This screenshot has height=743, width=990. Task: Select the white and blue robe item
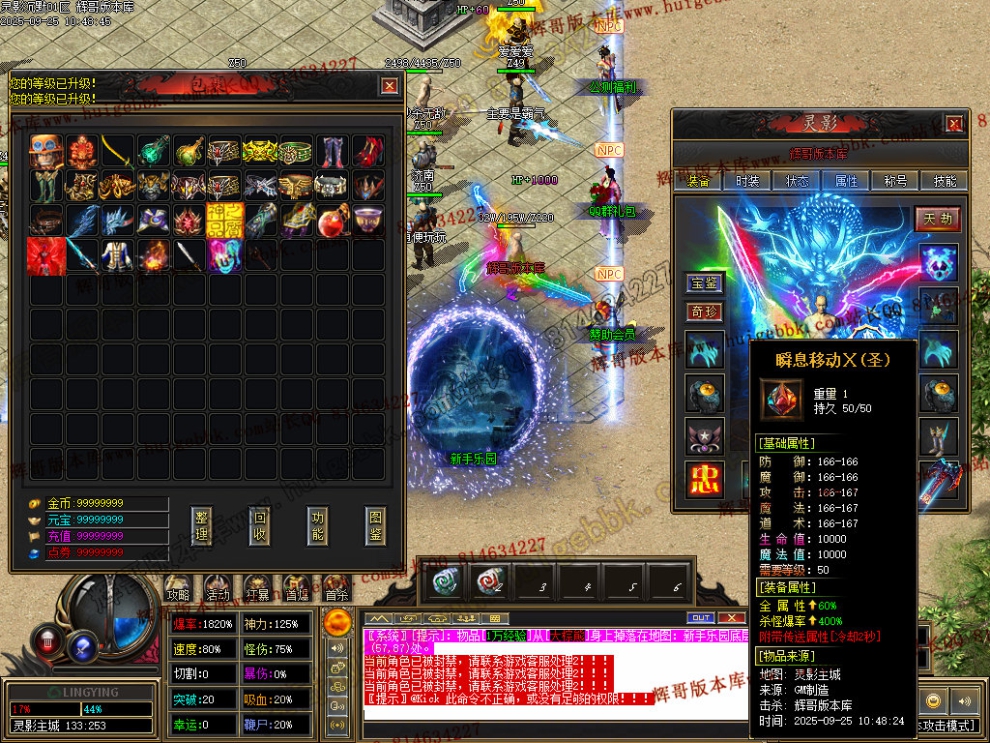(116, 255)
